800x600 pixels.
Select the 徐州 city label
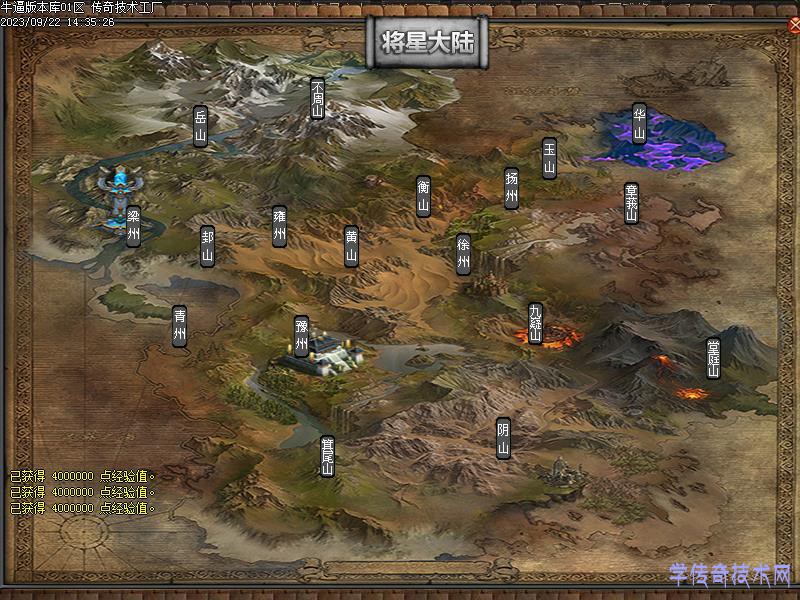pos(463,254)
